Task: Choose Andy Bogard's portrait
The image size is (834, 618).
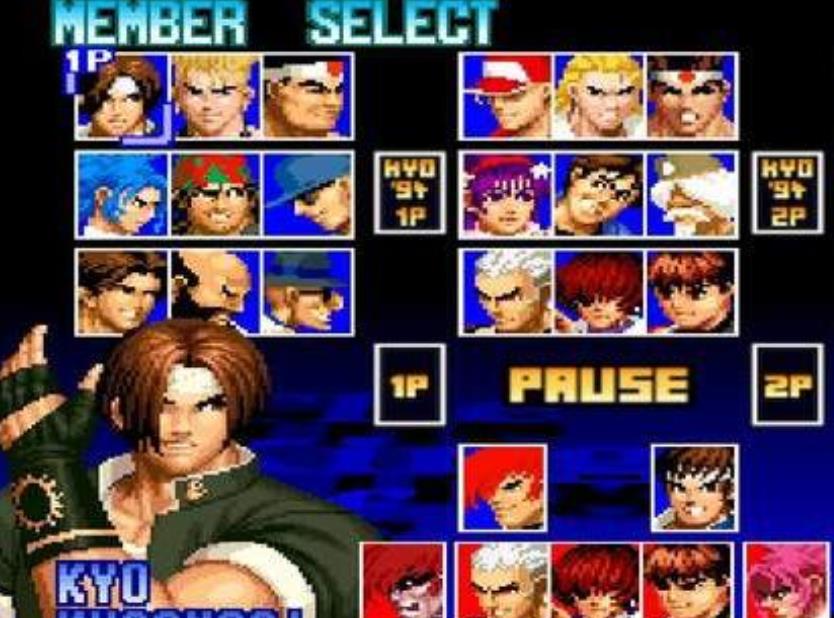Action: [598, 96]
